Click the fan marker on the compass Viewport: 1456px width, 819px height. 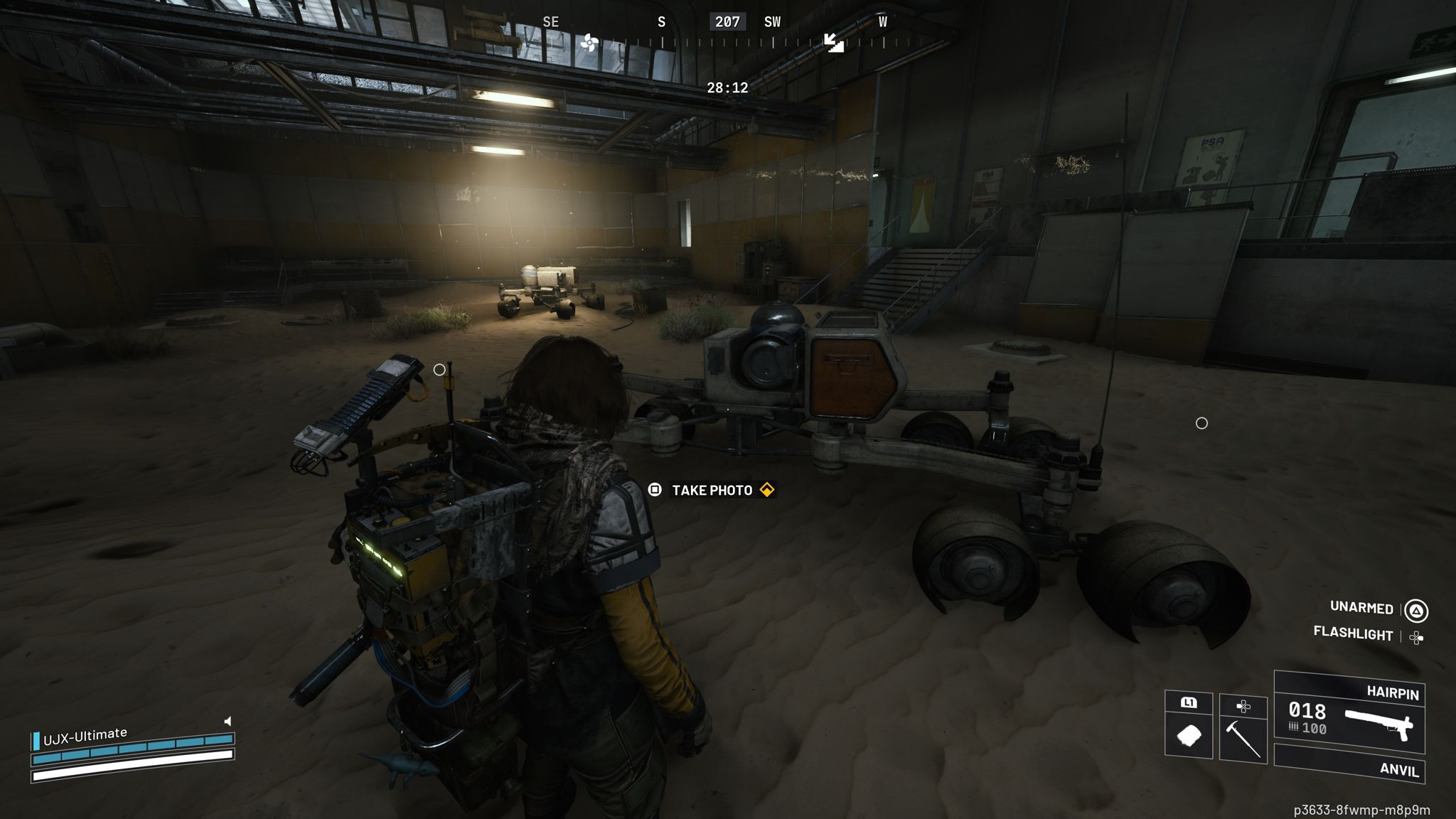pos(589,43)
